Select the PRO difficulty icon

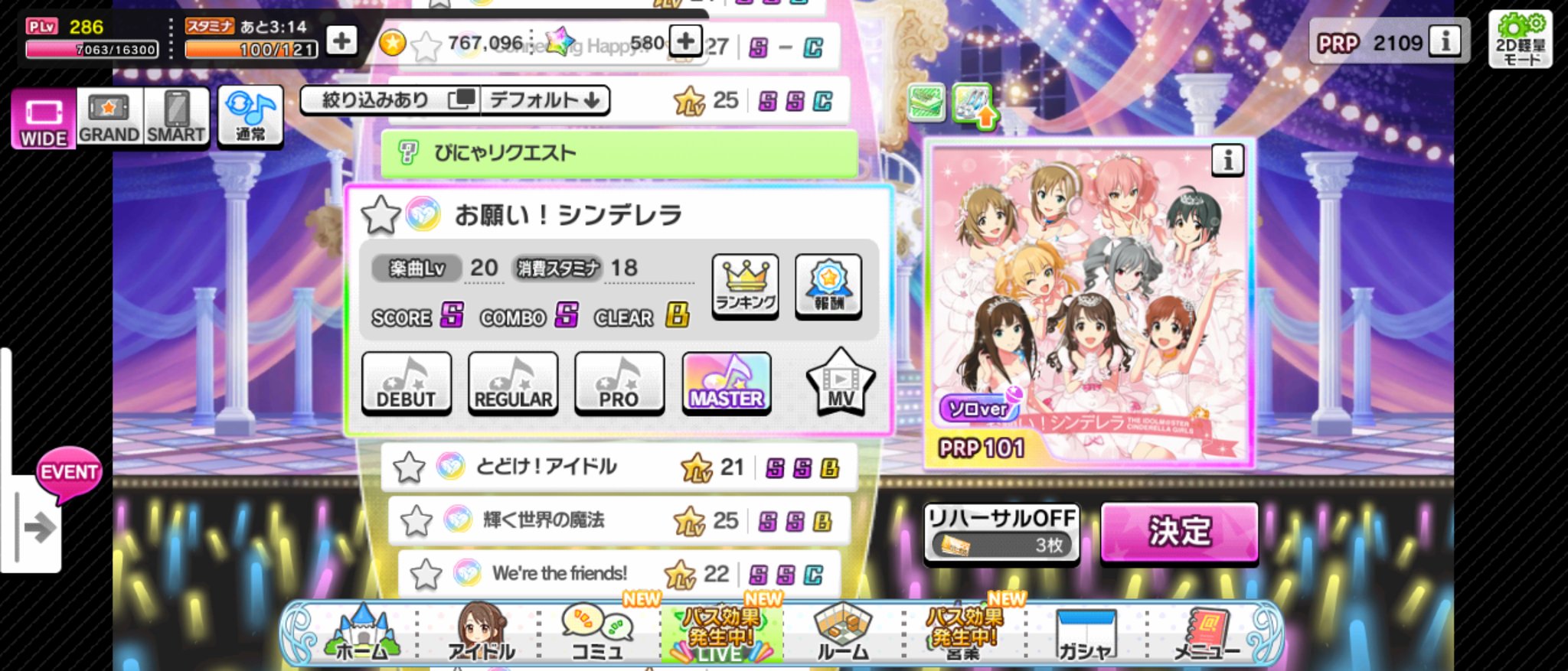tap(619, 382)
